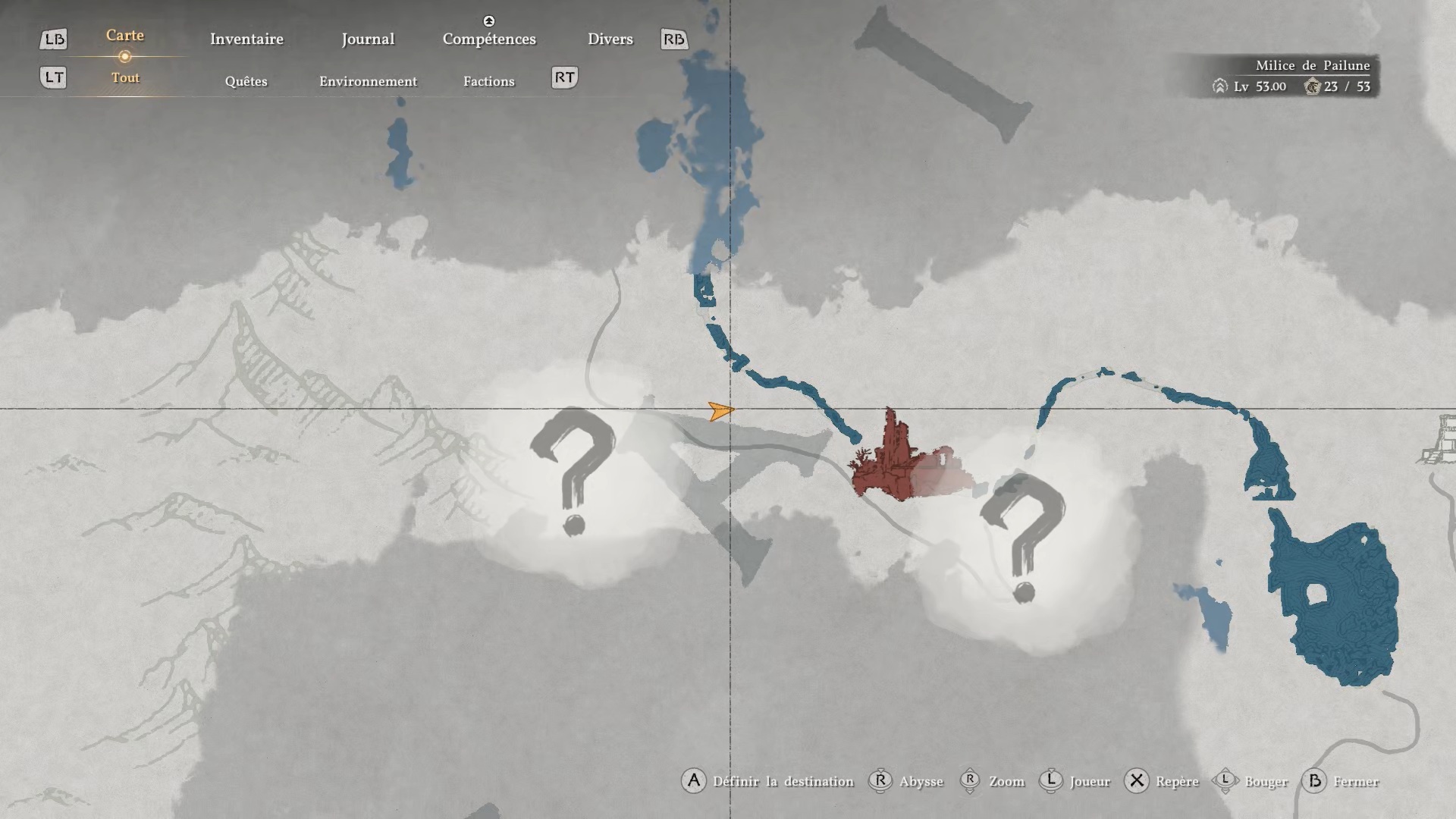Switch to the Inventaire tab
The width and height of the screenshot is (1456, 819).
coord(246,39)
